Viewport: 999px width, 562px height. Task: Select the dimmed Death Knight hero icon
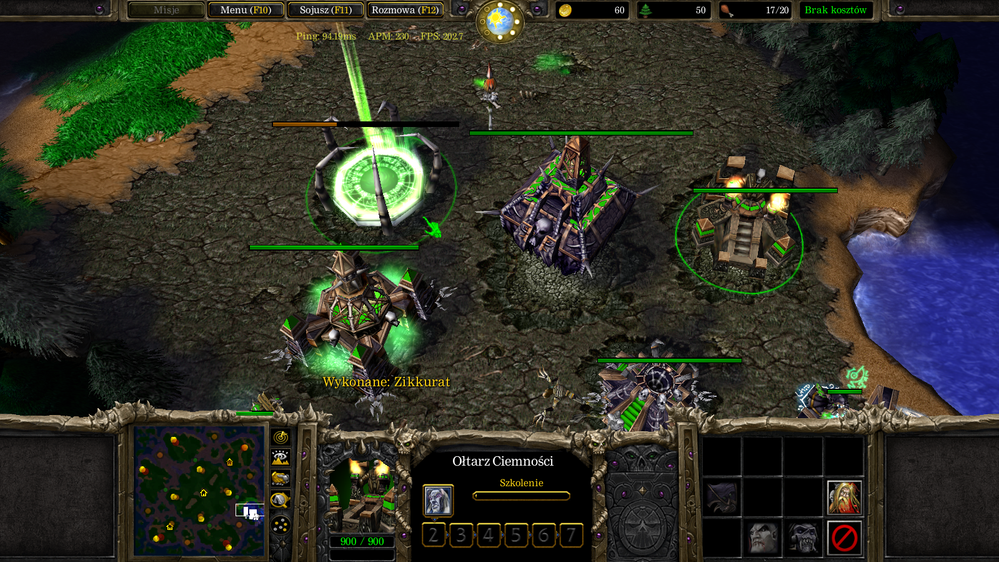(x=722, y=496)
